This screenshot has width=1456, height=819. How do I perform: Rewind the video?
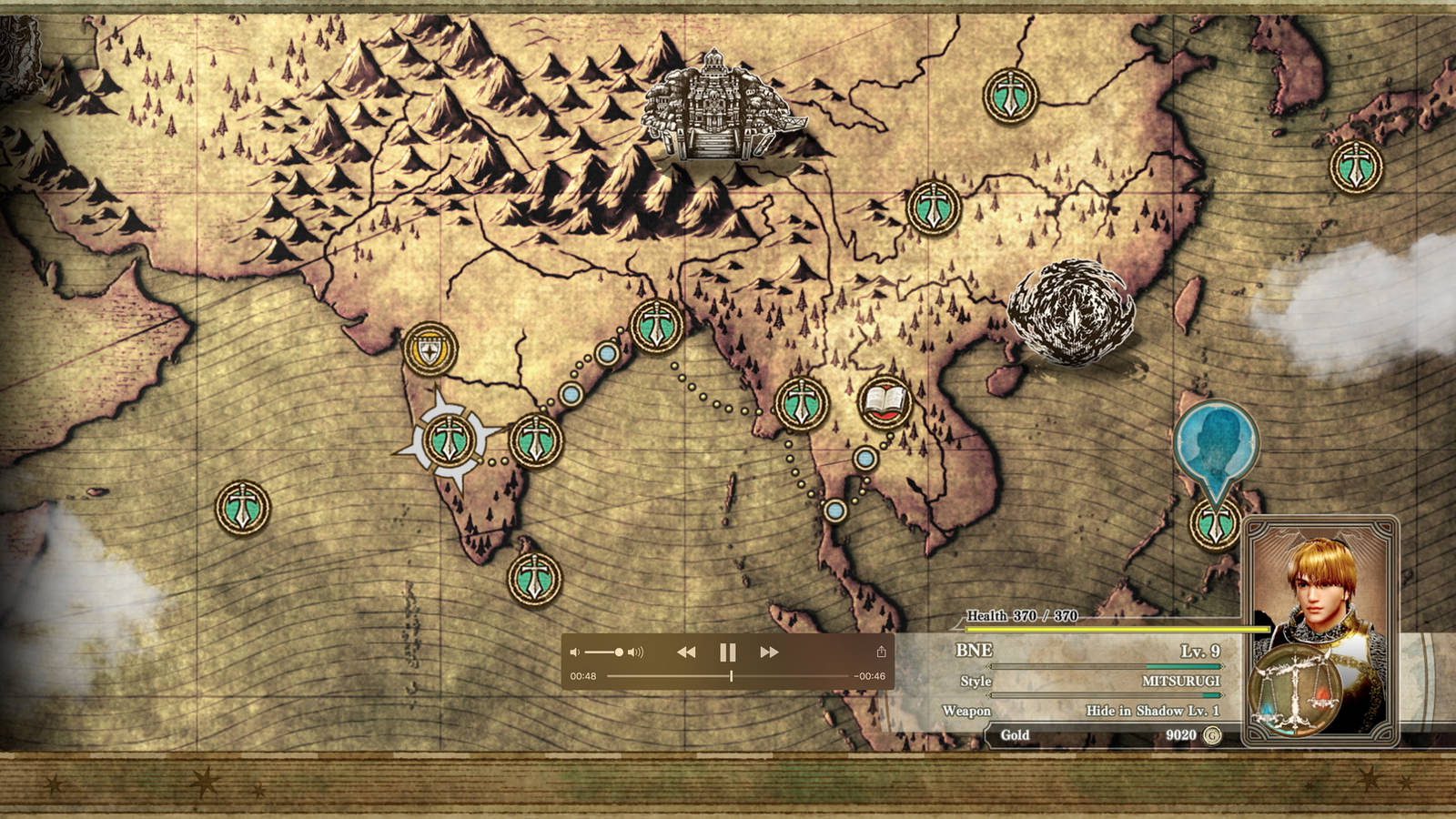click(686, 652)
